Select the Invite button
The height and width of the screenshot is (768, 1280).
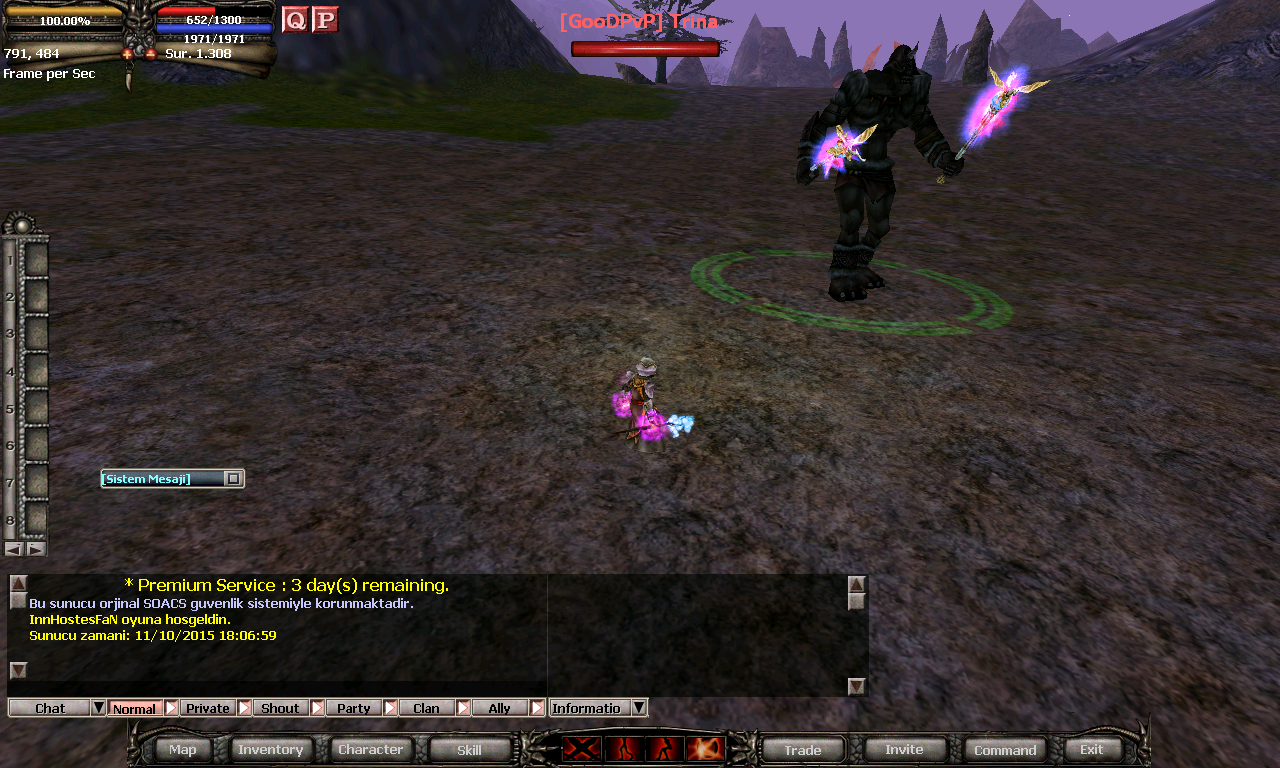904,749
